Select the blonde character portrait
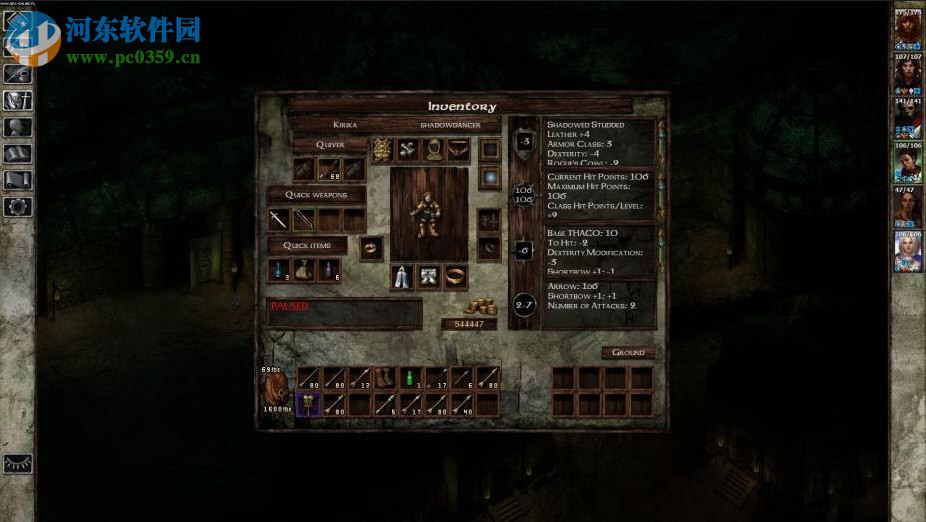 point(908,252)
